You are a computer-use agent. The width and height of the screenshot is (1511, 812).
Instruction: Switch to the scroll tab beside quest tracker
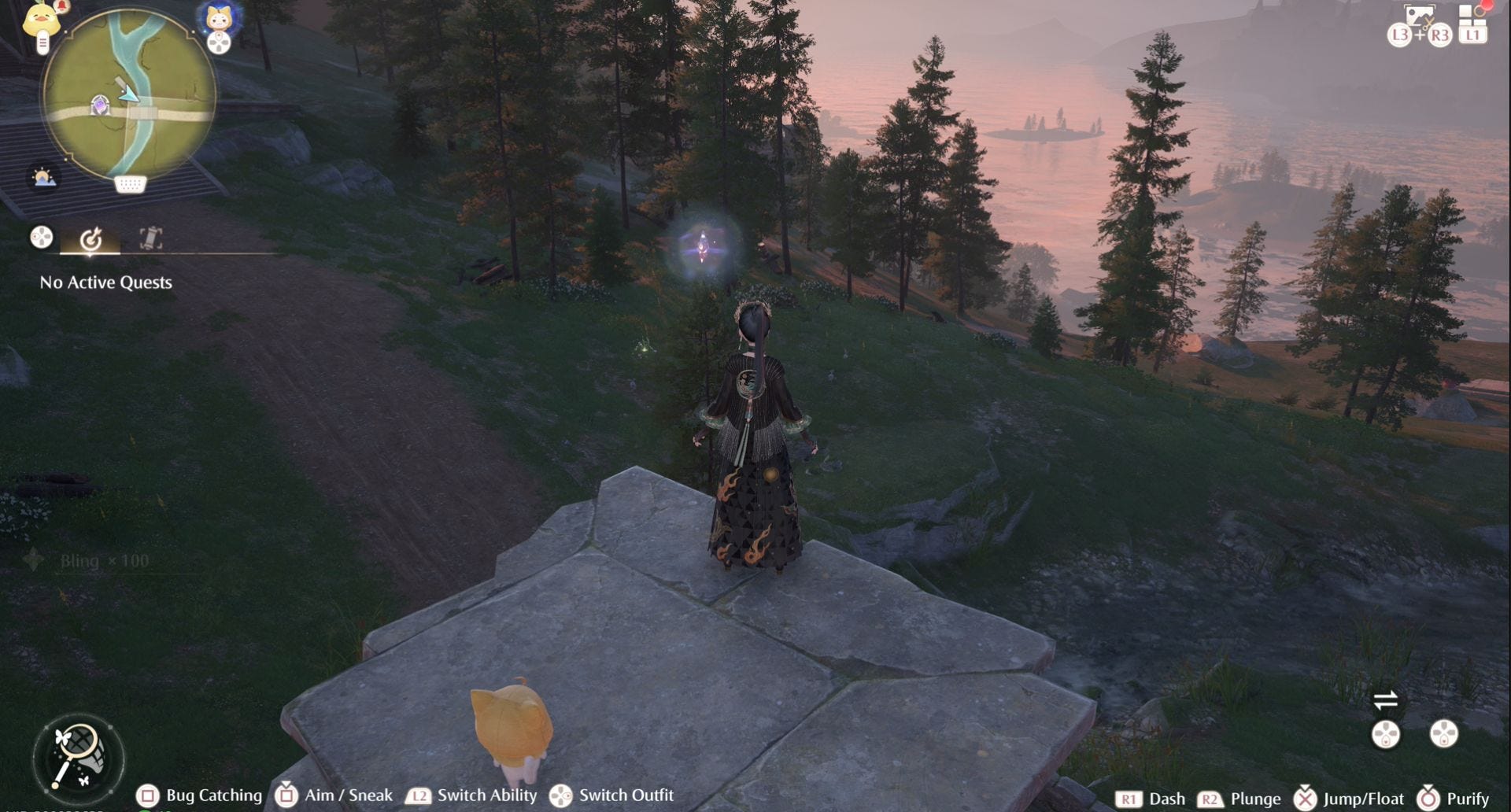tap(150, 238)
